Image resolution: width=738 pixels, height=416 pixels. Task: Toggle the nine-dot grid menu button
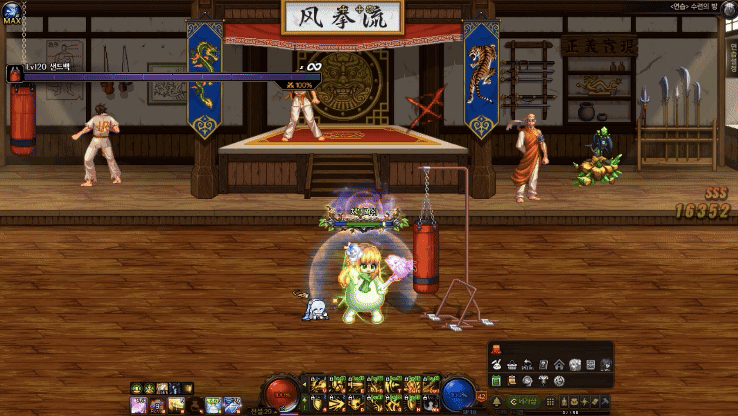coord(550,402)
